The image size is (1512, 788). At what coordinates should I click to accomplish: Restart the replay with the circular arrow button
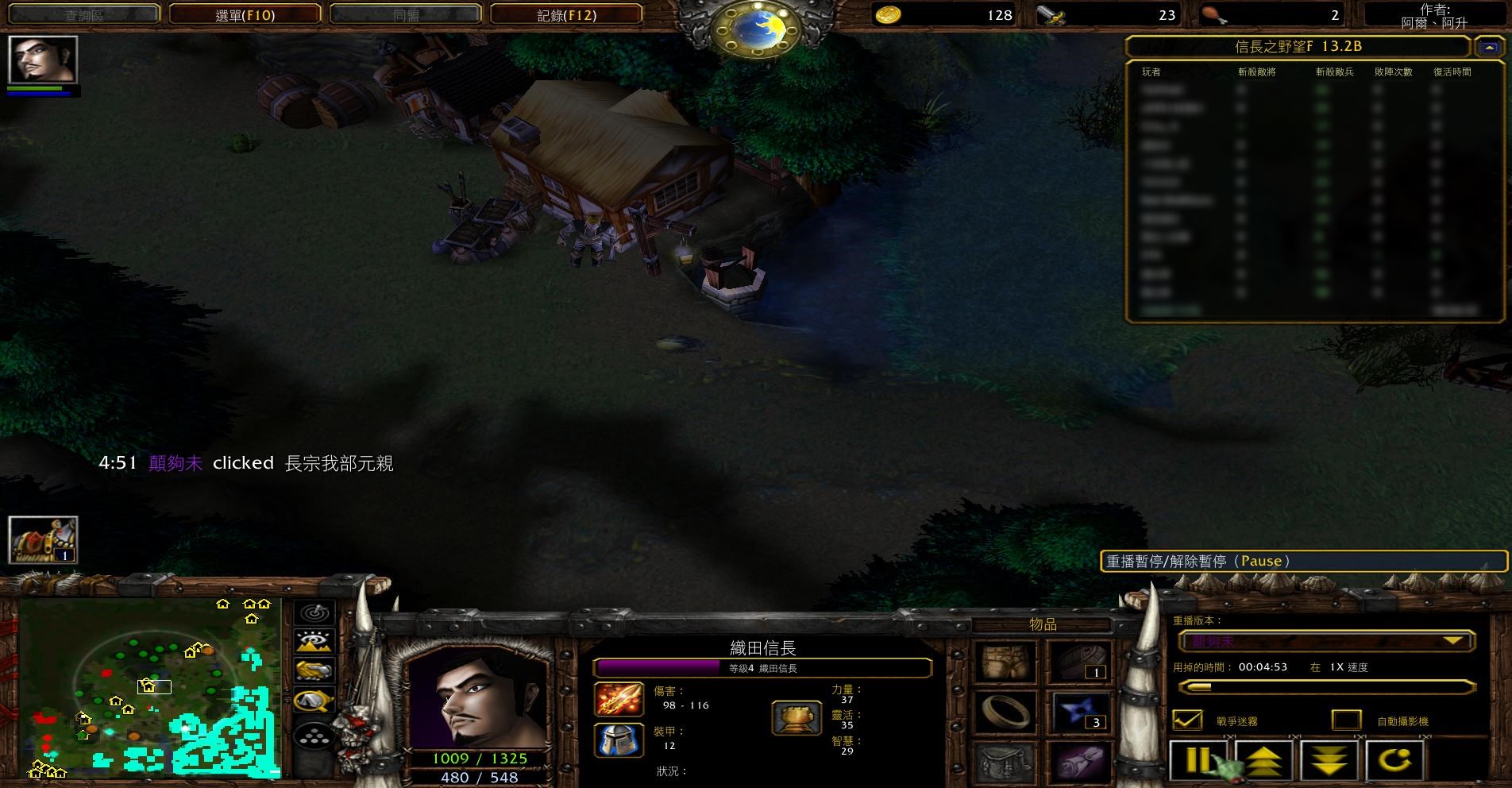tap(1394, 760)
